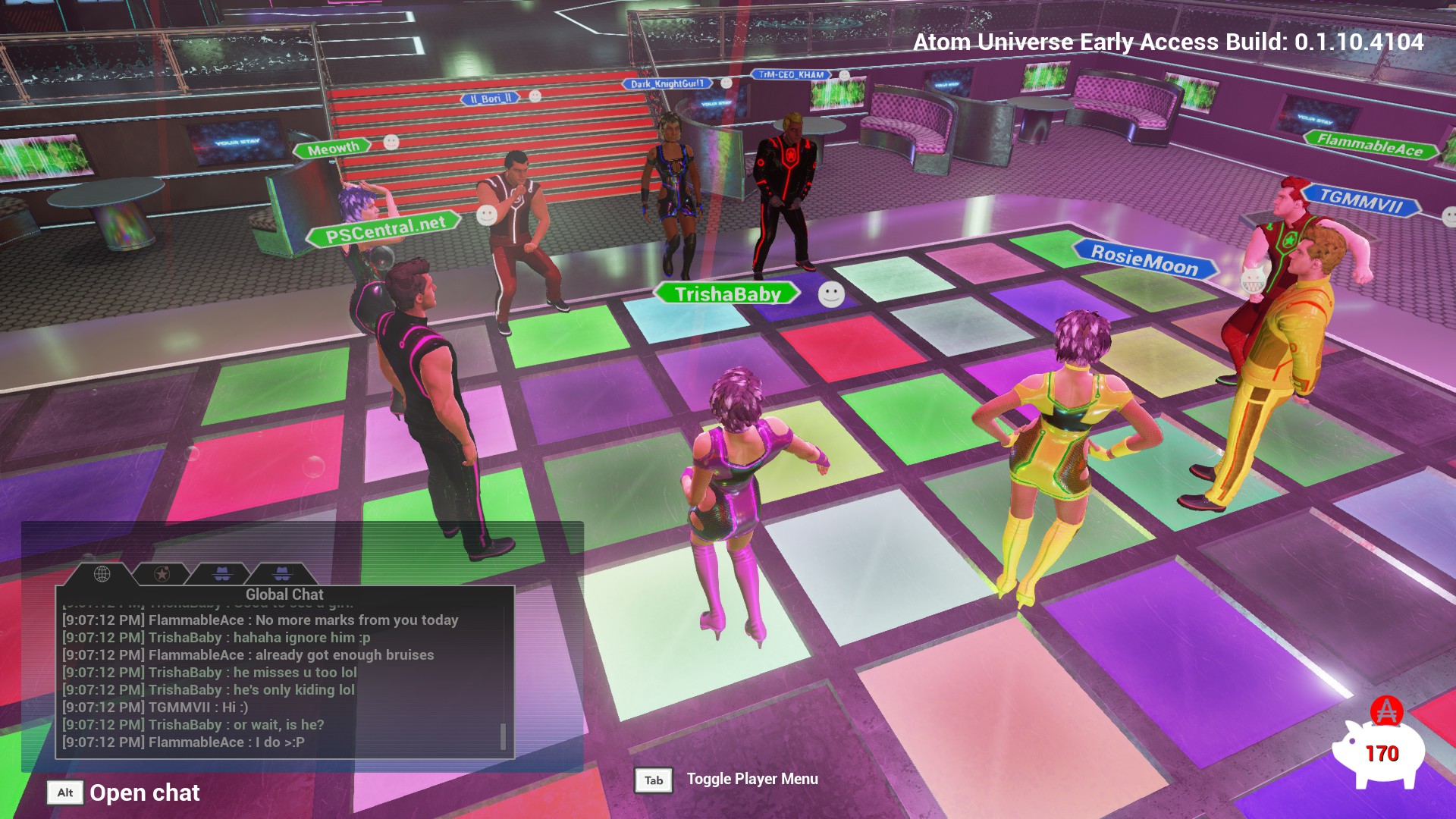Image resolution: width=1456 pixels, height=819 pixels.
Task: Open the star-badge chat tab
Action: point(162,574)
